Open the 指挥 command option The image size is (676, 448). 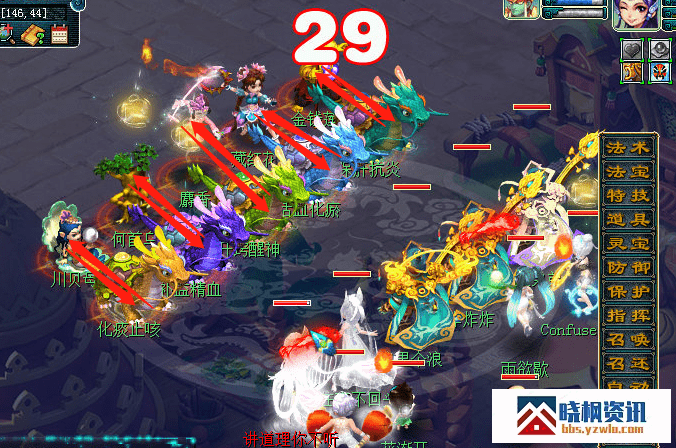click(628, 315)
